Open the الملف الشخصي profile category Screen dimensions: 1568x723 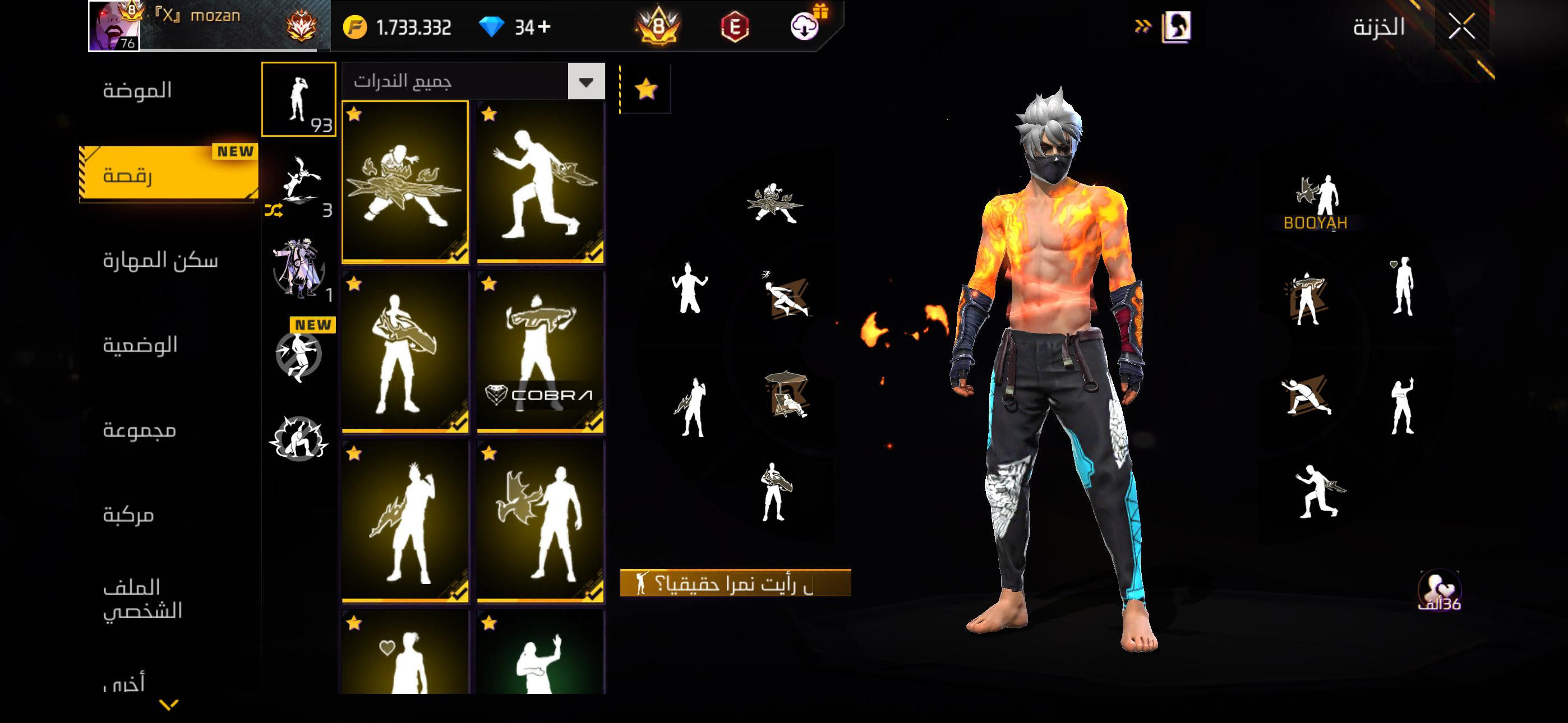point(142,599)
